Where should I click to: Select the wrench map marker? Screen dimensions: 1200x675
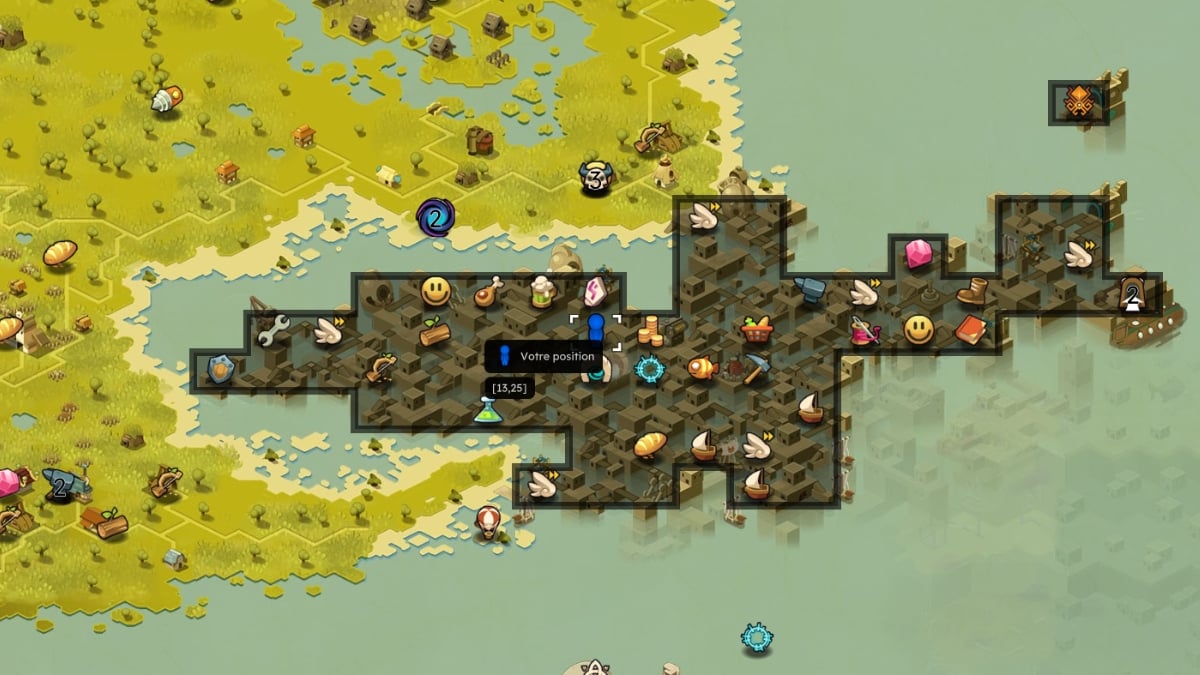coord(272,330)
